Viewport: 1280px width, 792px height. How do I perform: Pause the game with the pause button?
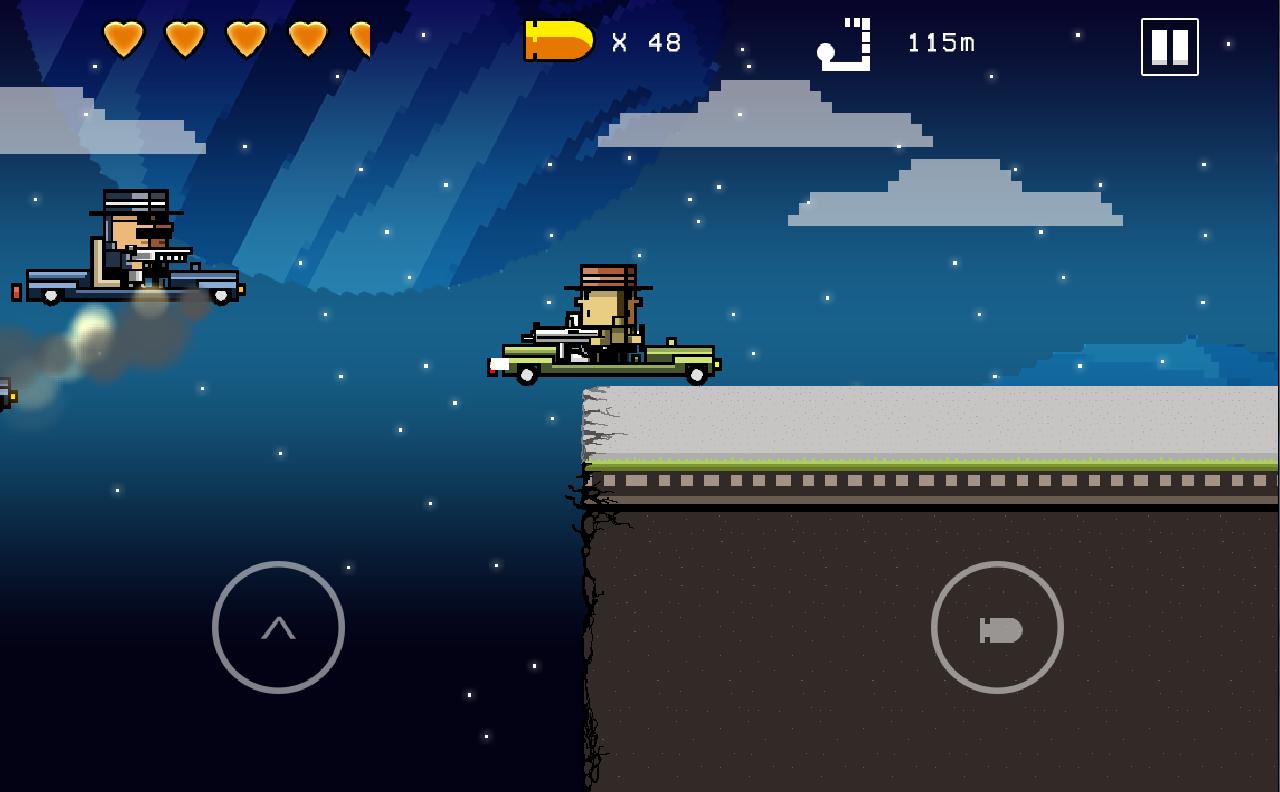click(x=1169, y=47)
